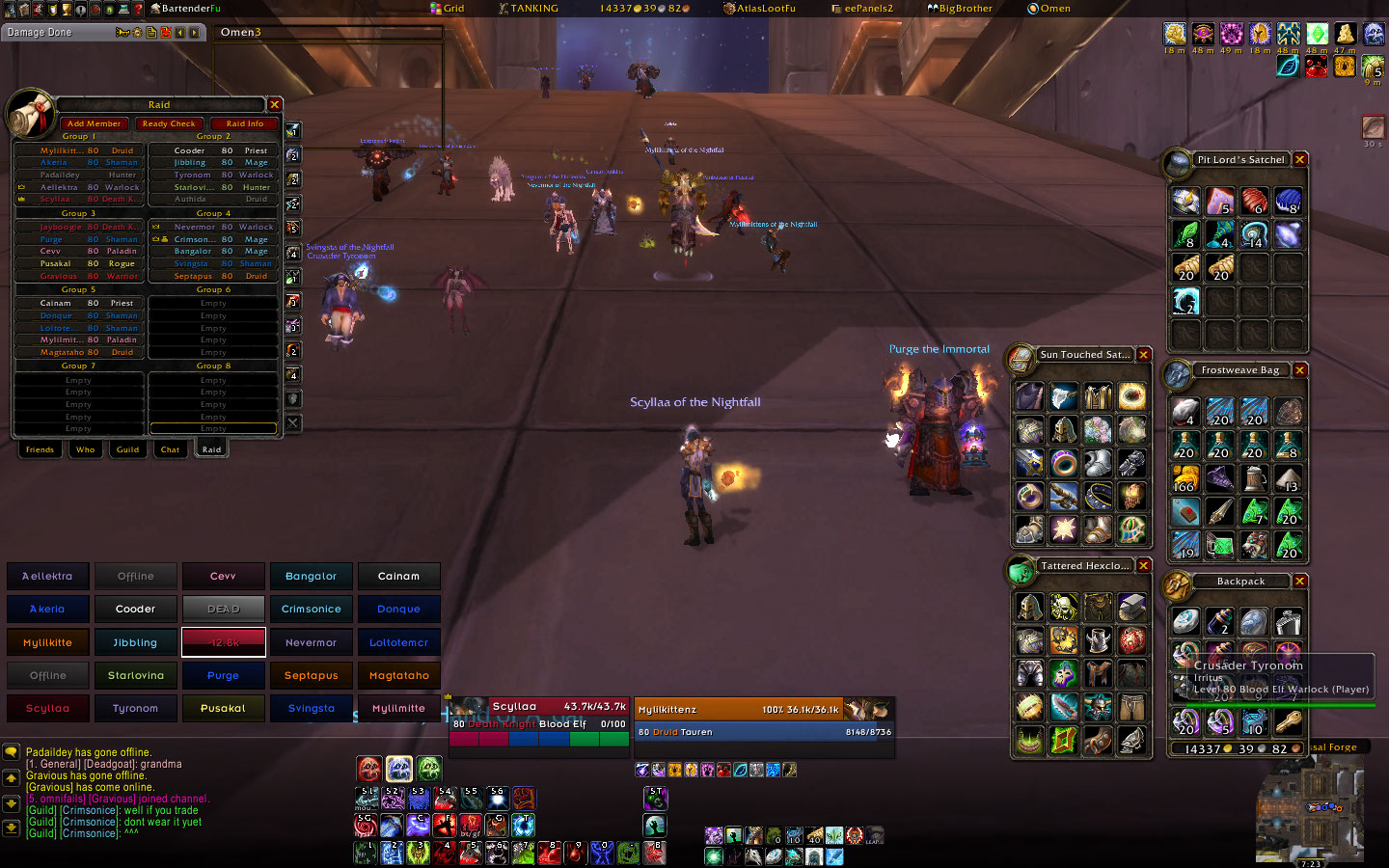Target Crimsonice in the raid grid
Image resolution: width=1389 pixels, height=868 pixels.
coord(311,609)
